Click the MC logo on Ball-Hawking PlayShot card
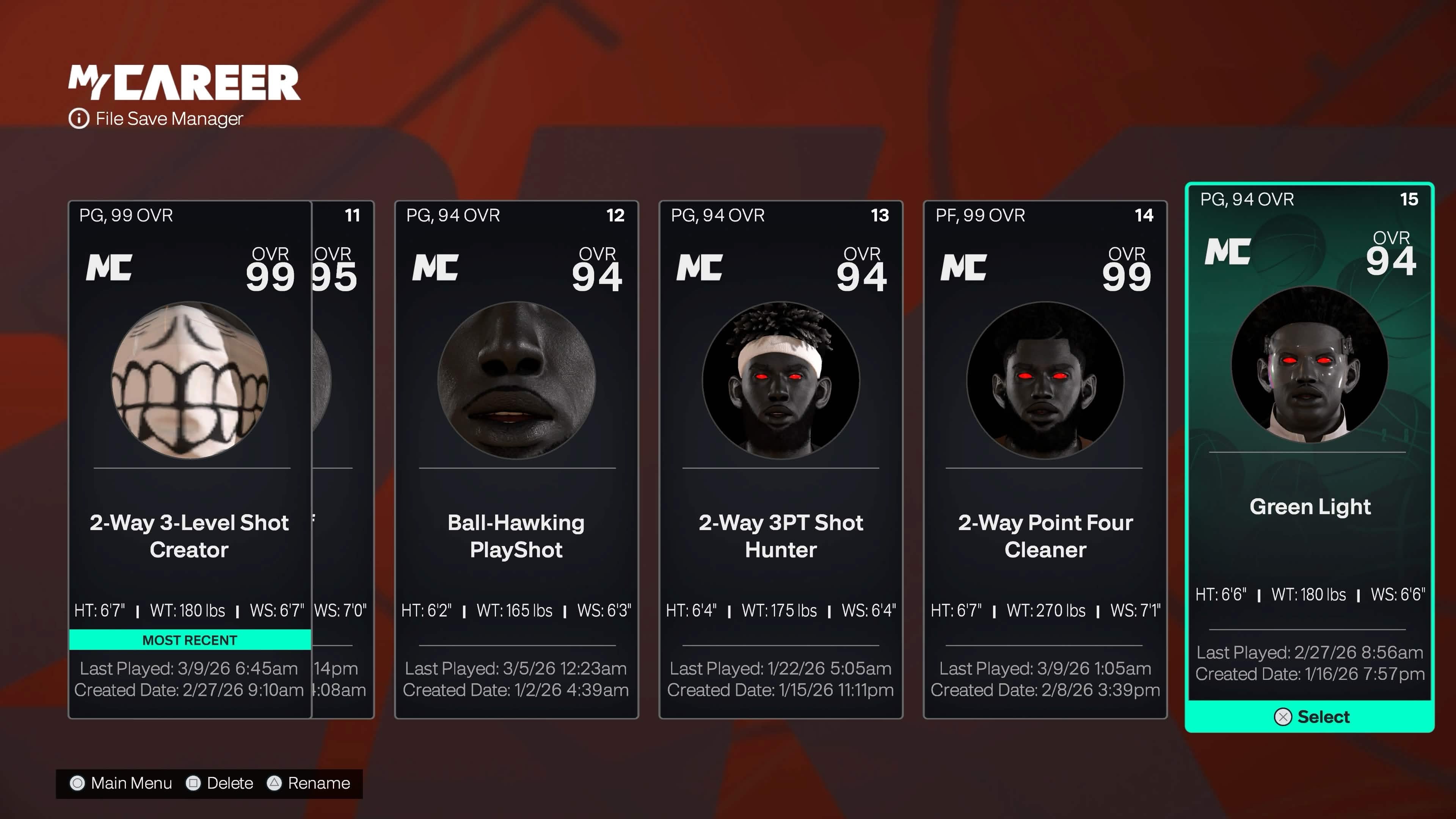This screenshot has height=819, width=1456. 435,266
